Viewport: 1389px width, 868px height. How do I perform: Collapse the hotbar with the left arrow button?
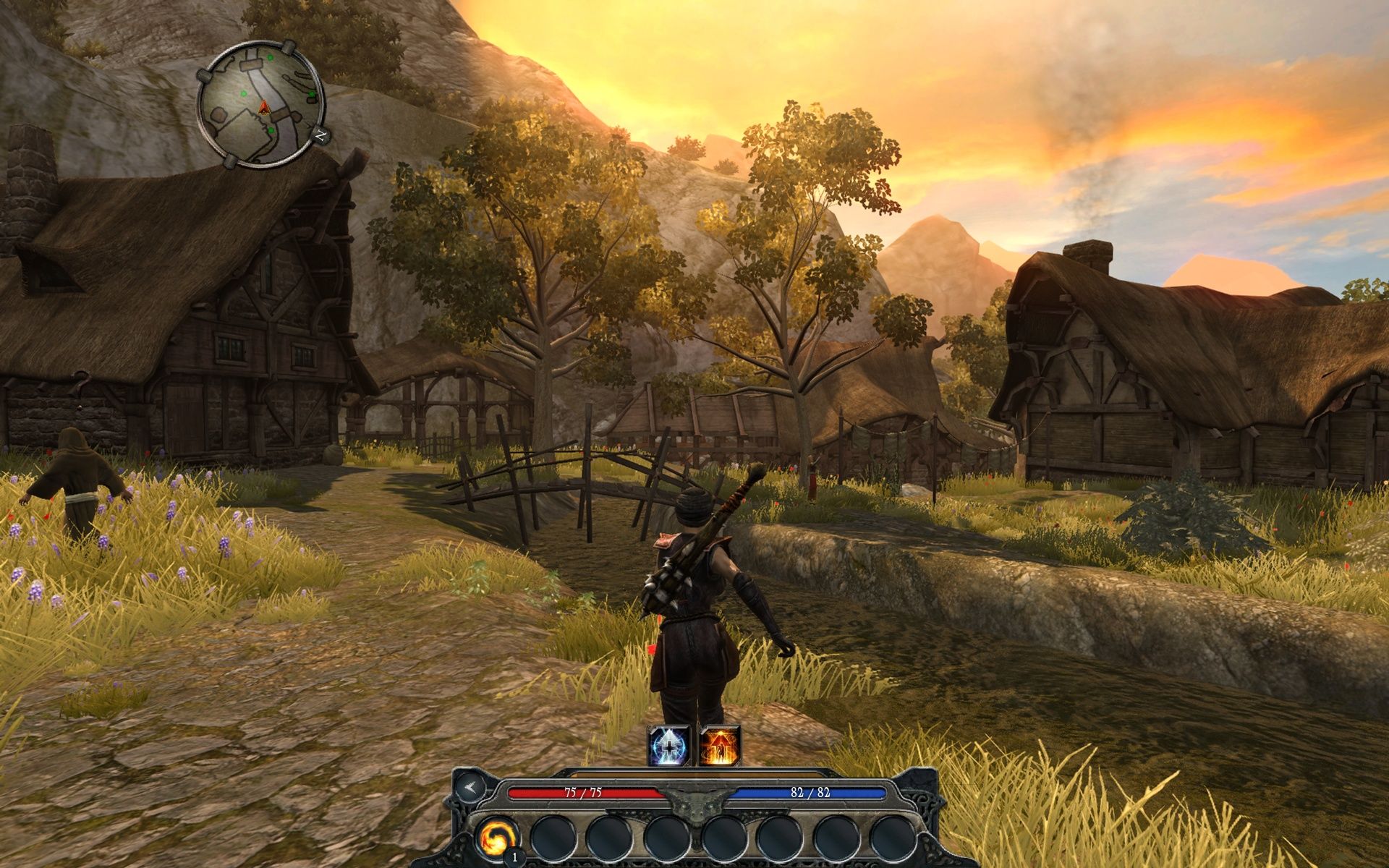coord(472,787)
